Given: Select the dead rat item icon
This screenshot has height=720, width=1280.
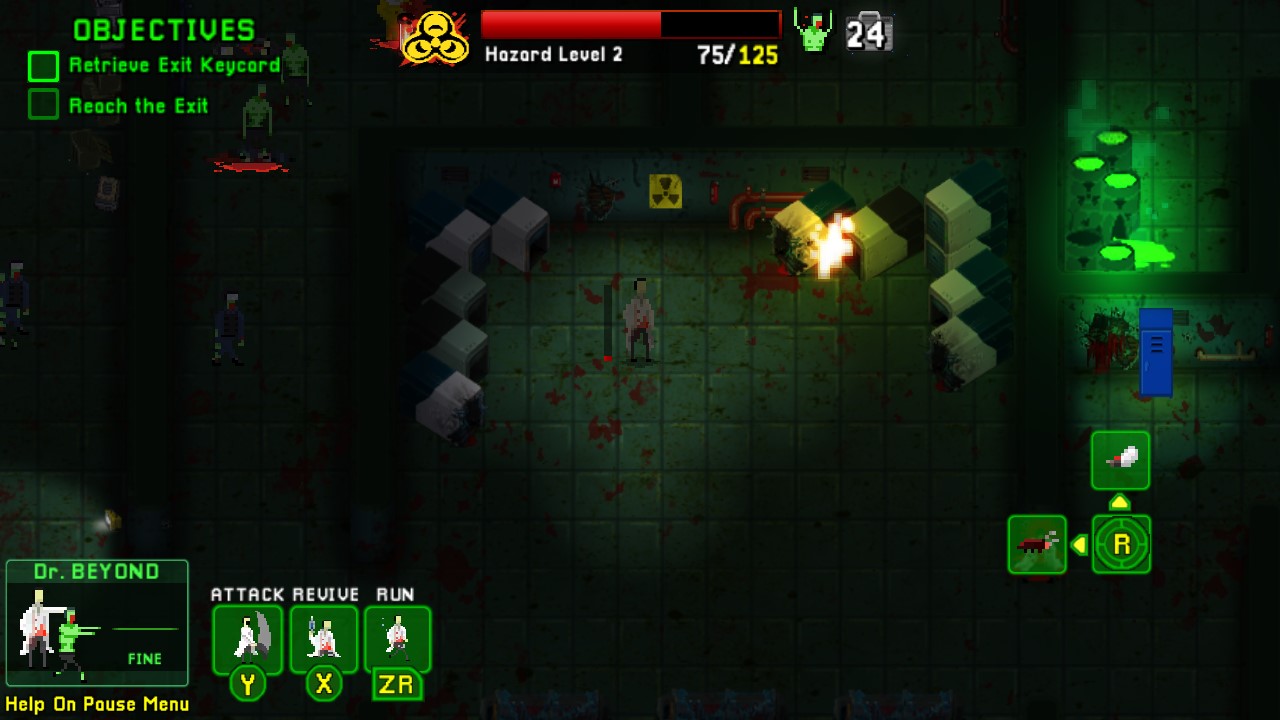Looking at the screenshot, I should tap(1037, 545).
